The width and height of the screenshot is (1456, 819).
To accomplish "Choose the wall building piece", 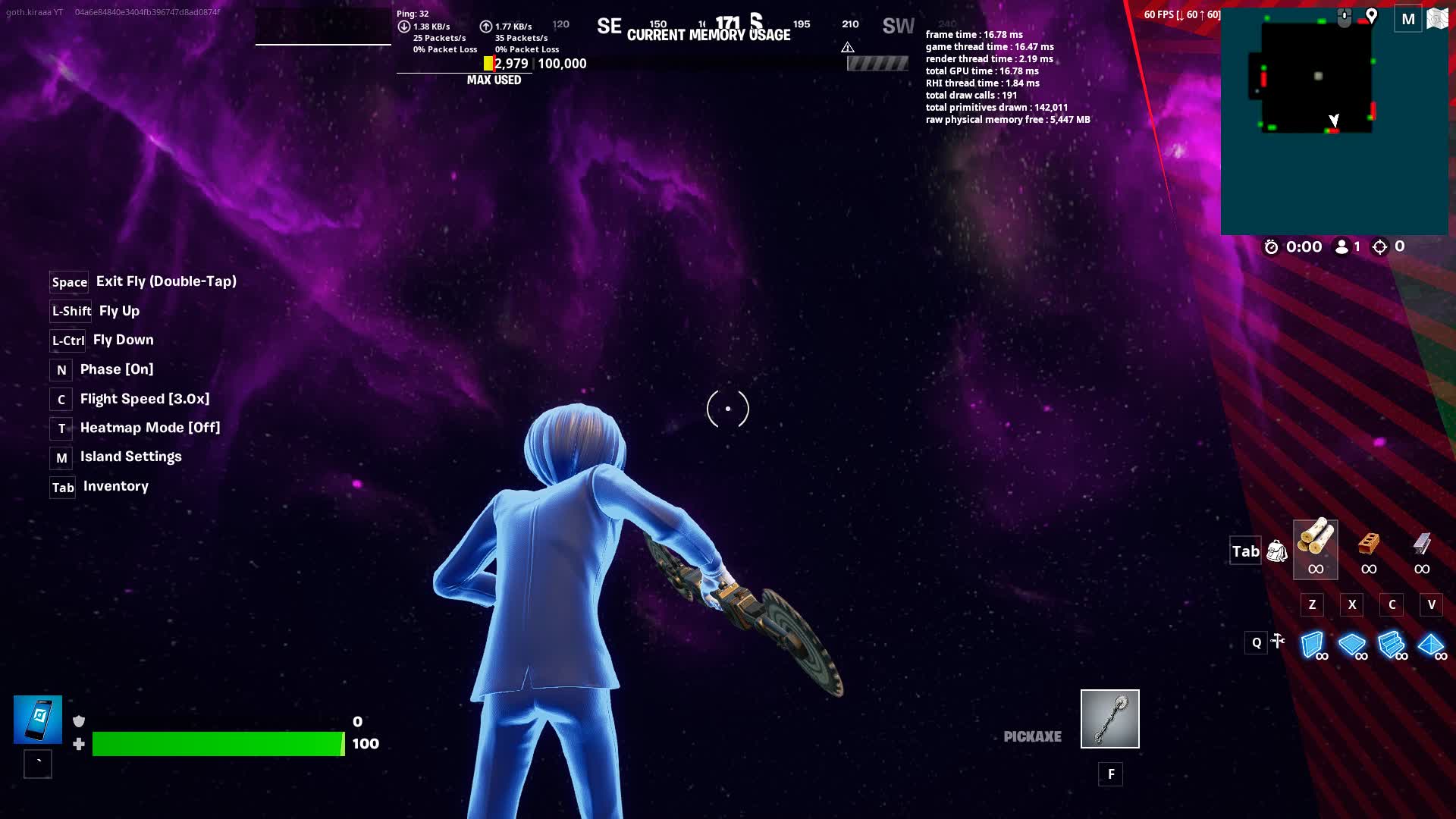I will coord(1313,645).
